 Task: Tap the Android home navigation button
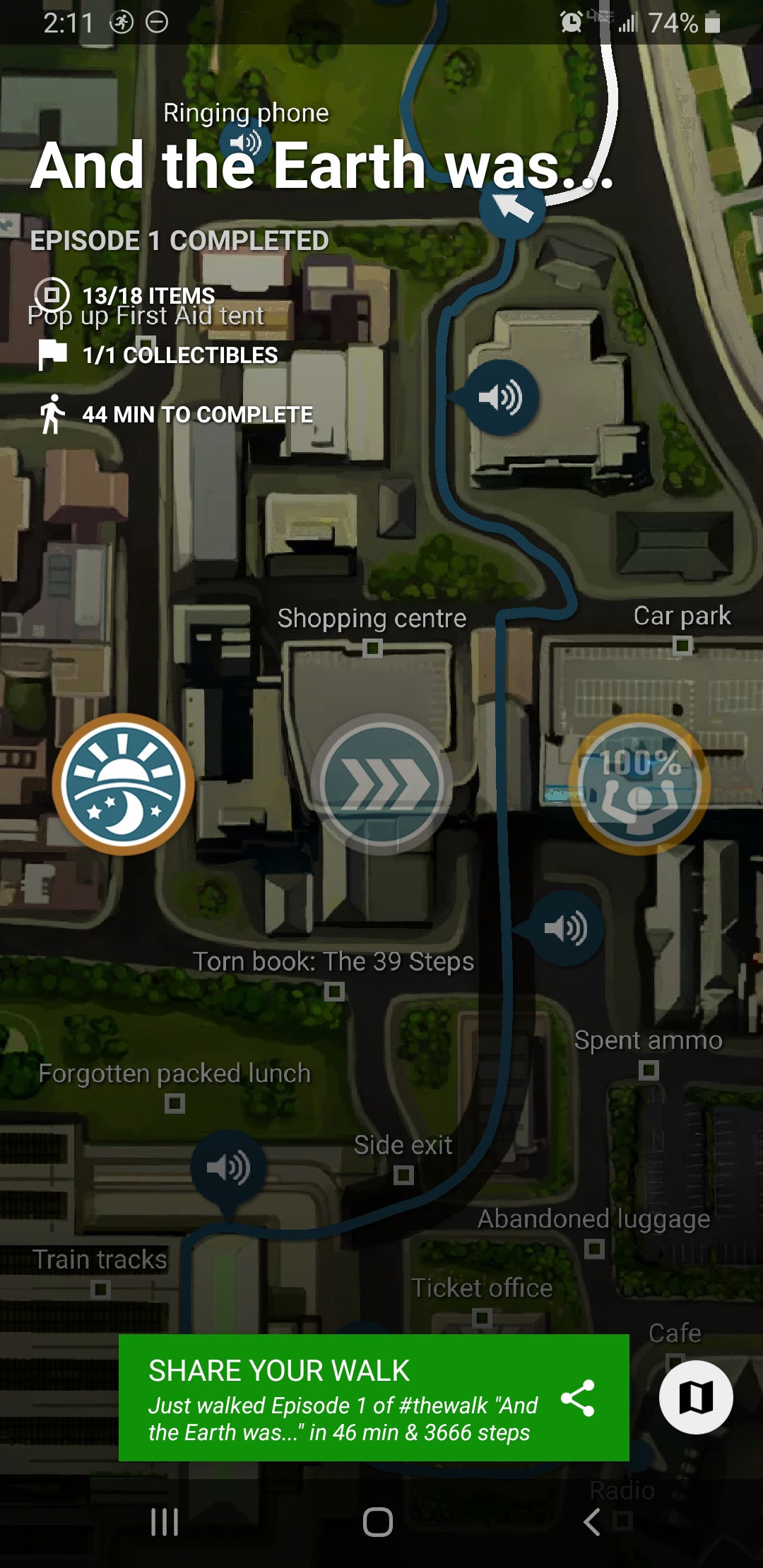click(378, 1521)
